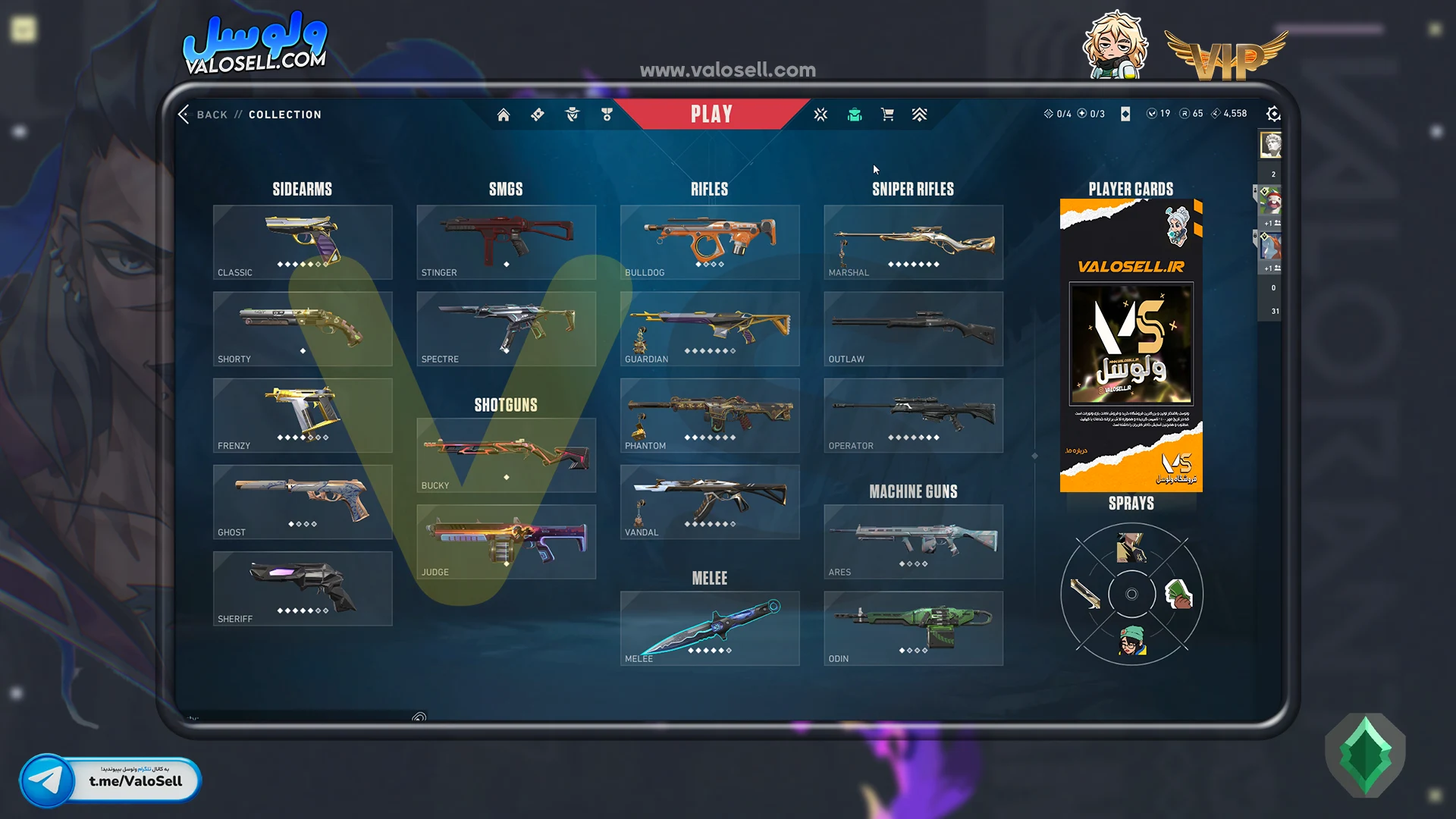Click the red PLAY button
Screen dimensions: 1456x819
(711, 115)
